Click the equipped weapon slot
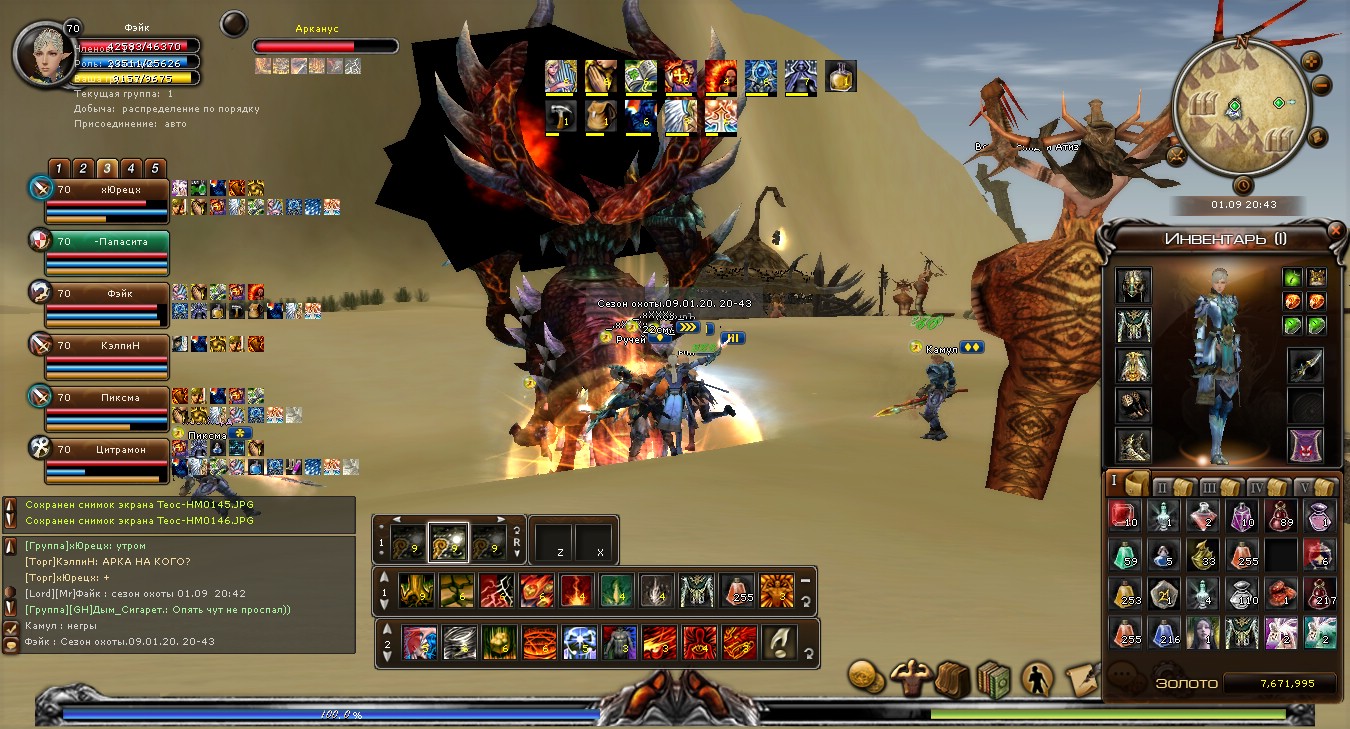 1305,366
